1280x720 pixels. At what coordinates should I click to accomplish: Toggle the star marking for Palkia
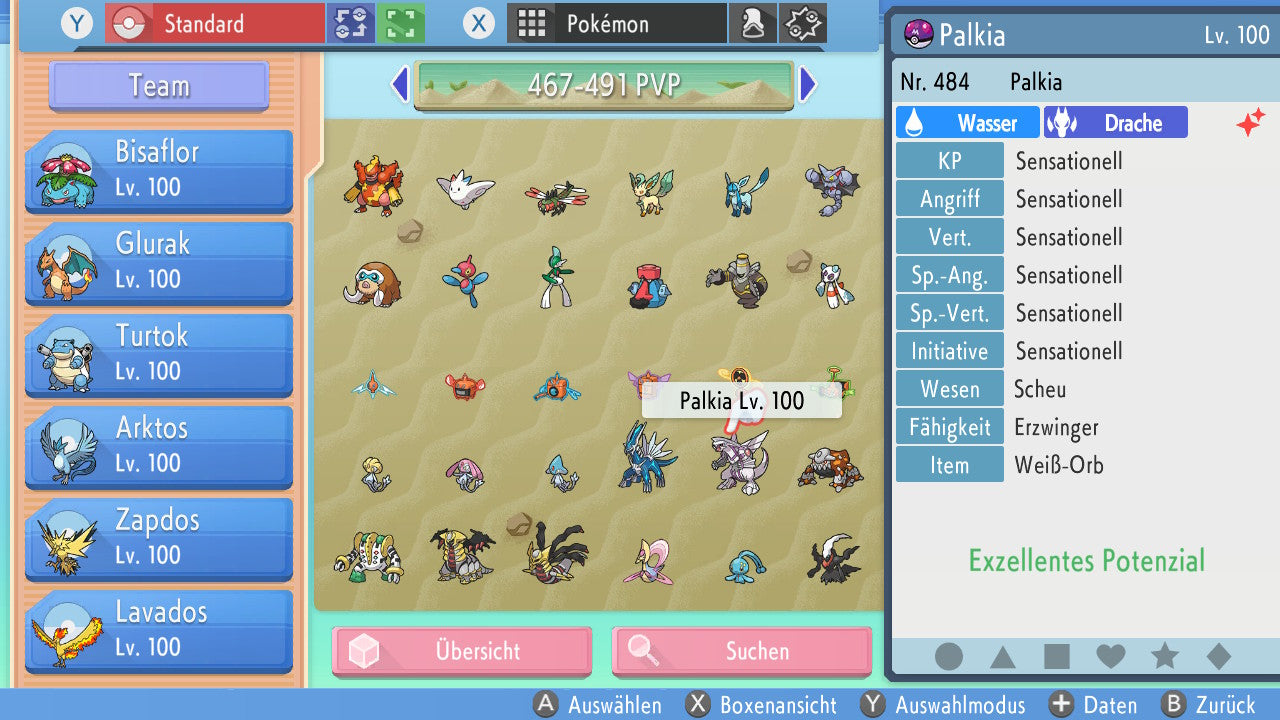pos(1164,656)
